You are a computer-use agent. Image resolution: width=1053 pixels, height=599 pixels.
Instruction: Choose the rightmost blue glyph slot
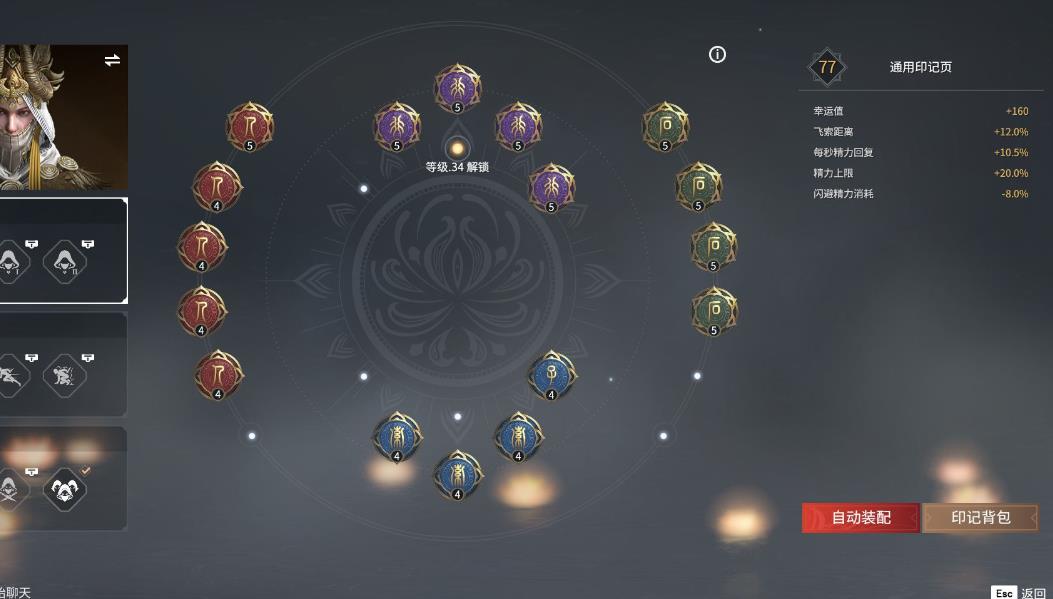(551, 375)
